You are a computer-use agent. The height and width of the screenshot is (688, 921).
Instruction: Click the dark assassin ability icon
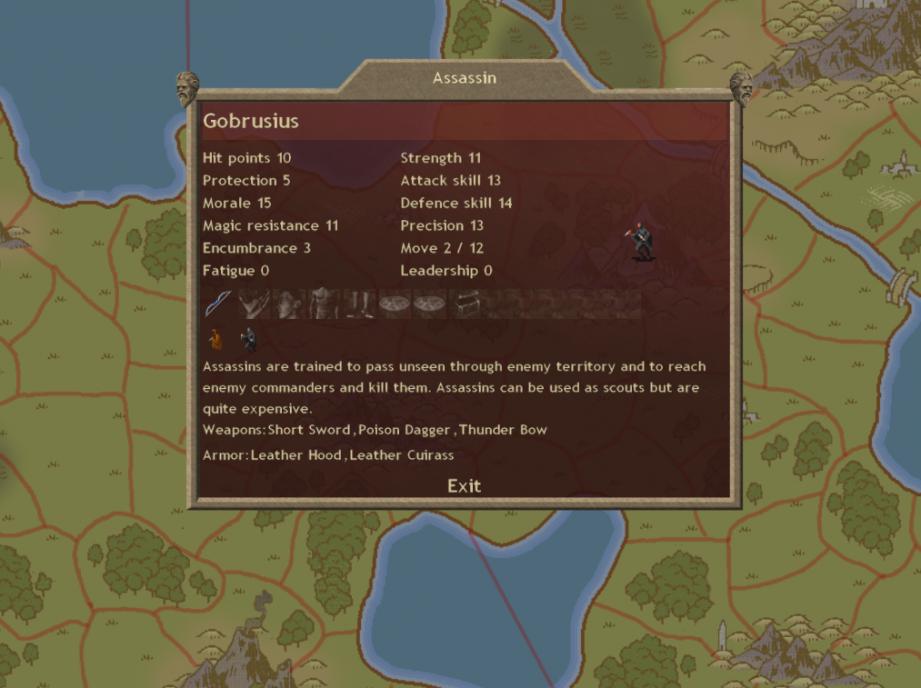point(247,340)
